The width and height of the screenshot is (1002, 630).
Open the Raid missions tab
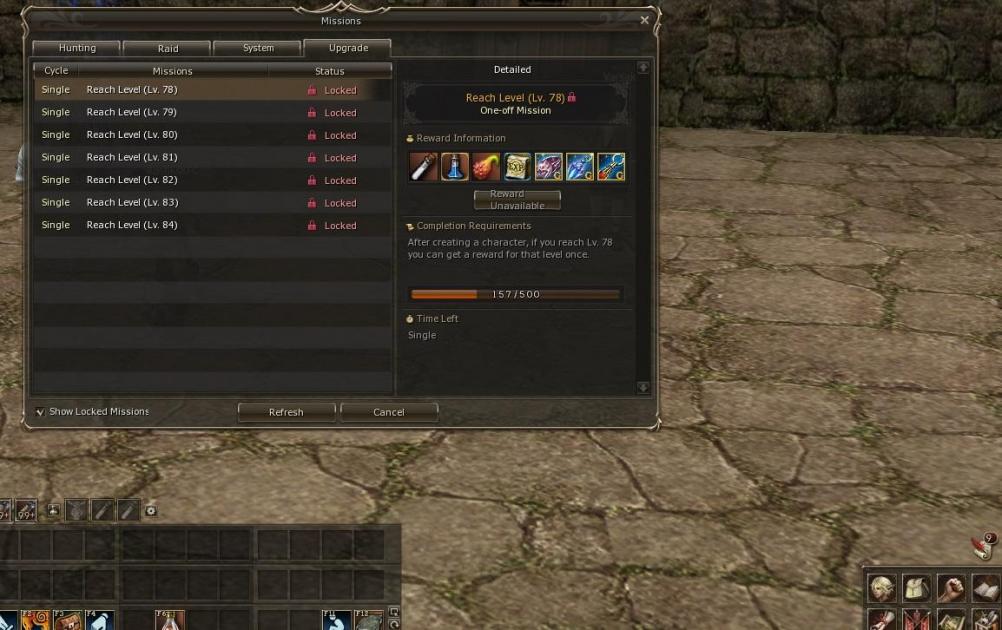168,48
